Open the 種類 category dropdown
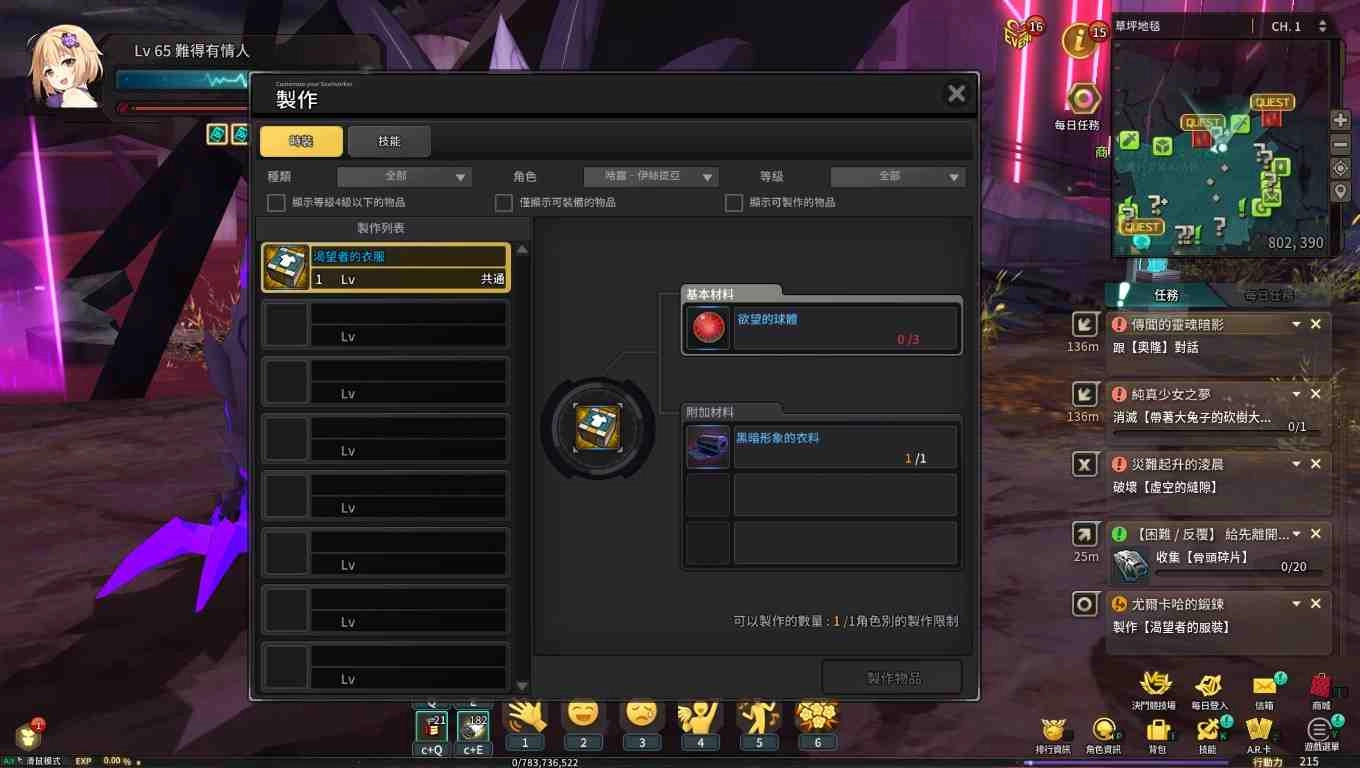This screenshot has width=1360, height=768. click(x=404, y=175)
